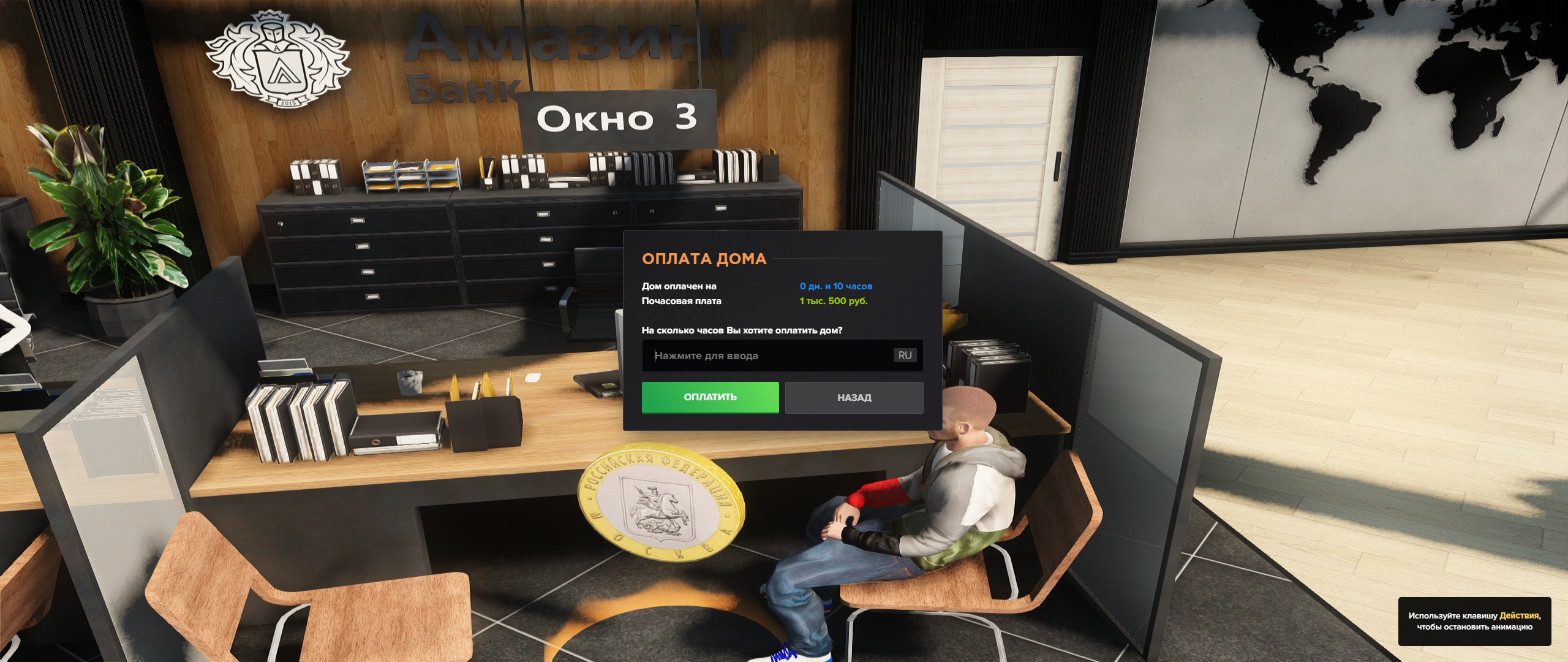Focus the hours input field
The width and height of the screenshot is (1568, 662).
pyautogui.click(x=766, y=356)
